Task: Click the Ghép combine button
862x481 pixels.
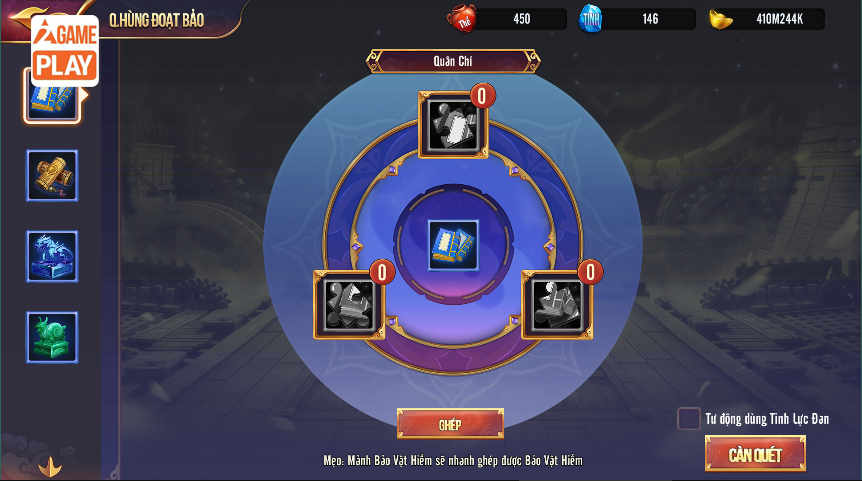Action: click(x=450, y=423)
